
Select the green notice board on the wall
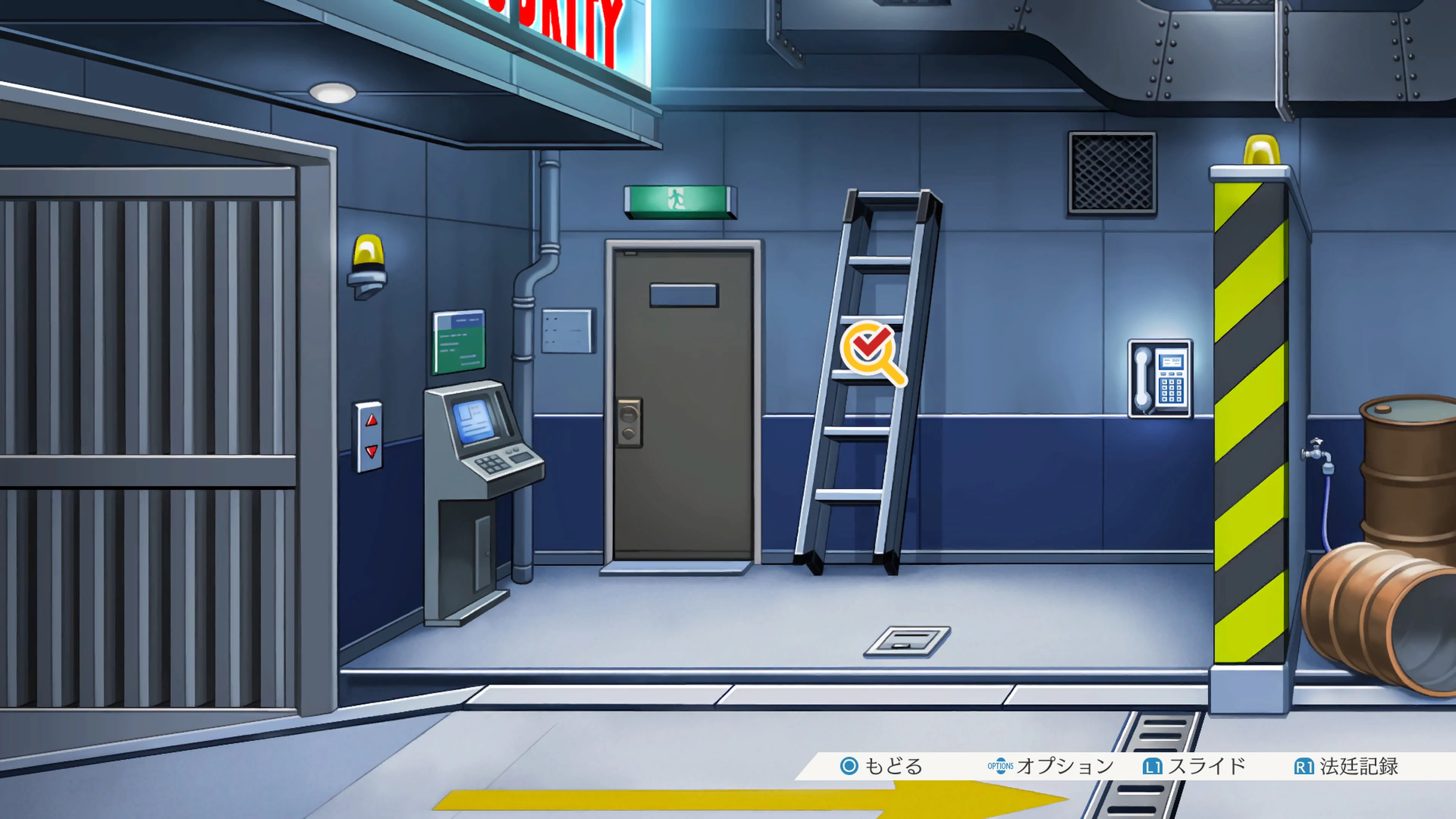coord(458,342)
